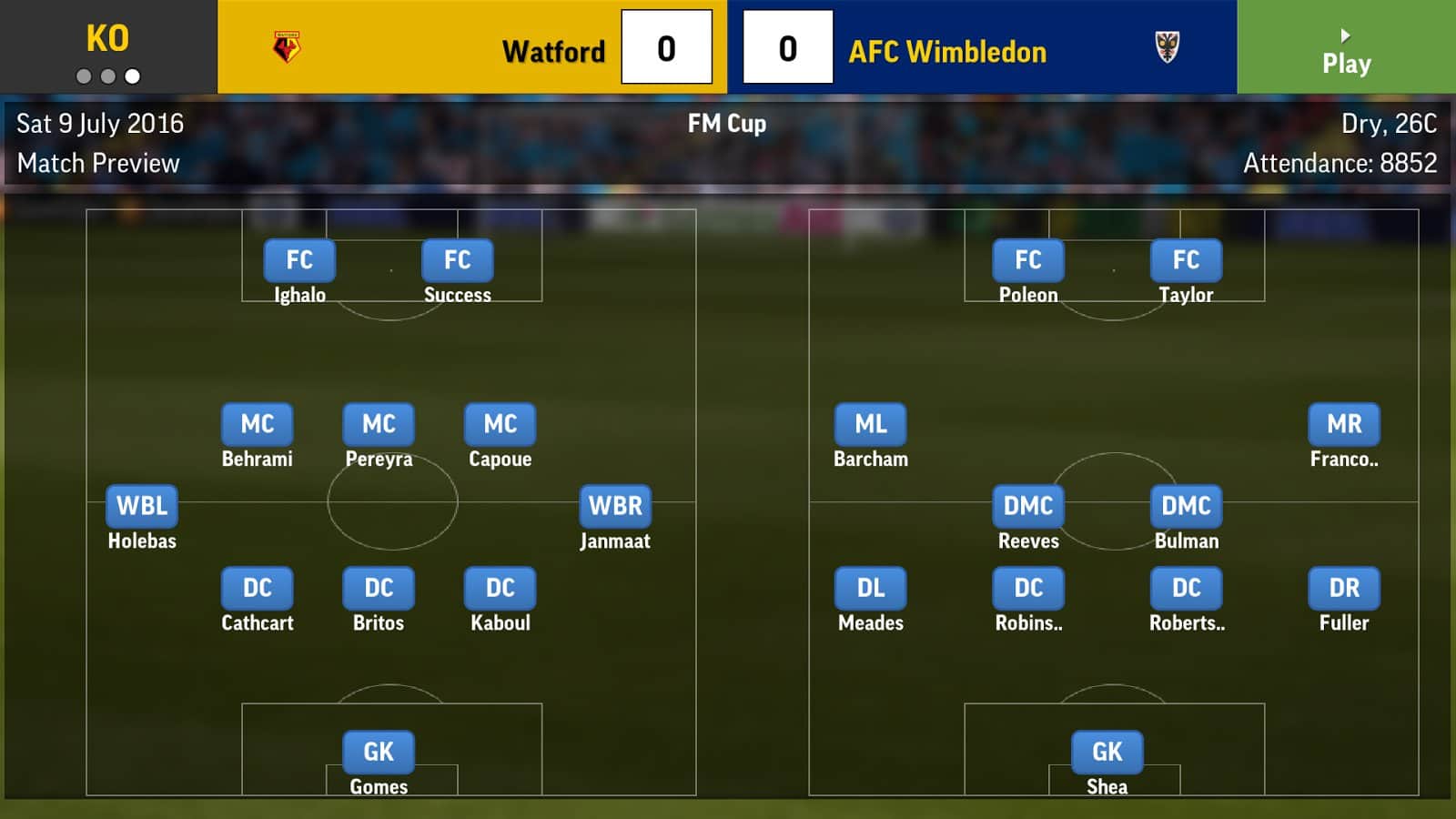The width and height of the screenshot is (1456, 819).
Task: Click left-back Meades
Action: (x=871, y=588)
